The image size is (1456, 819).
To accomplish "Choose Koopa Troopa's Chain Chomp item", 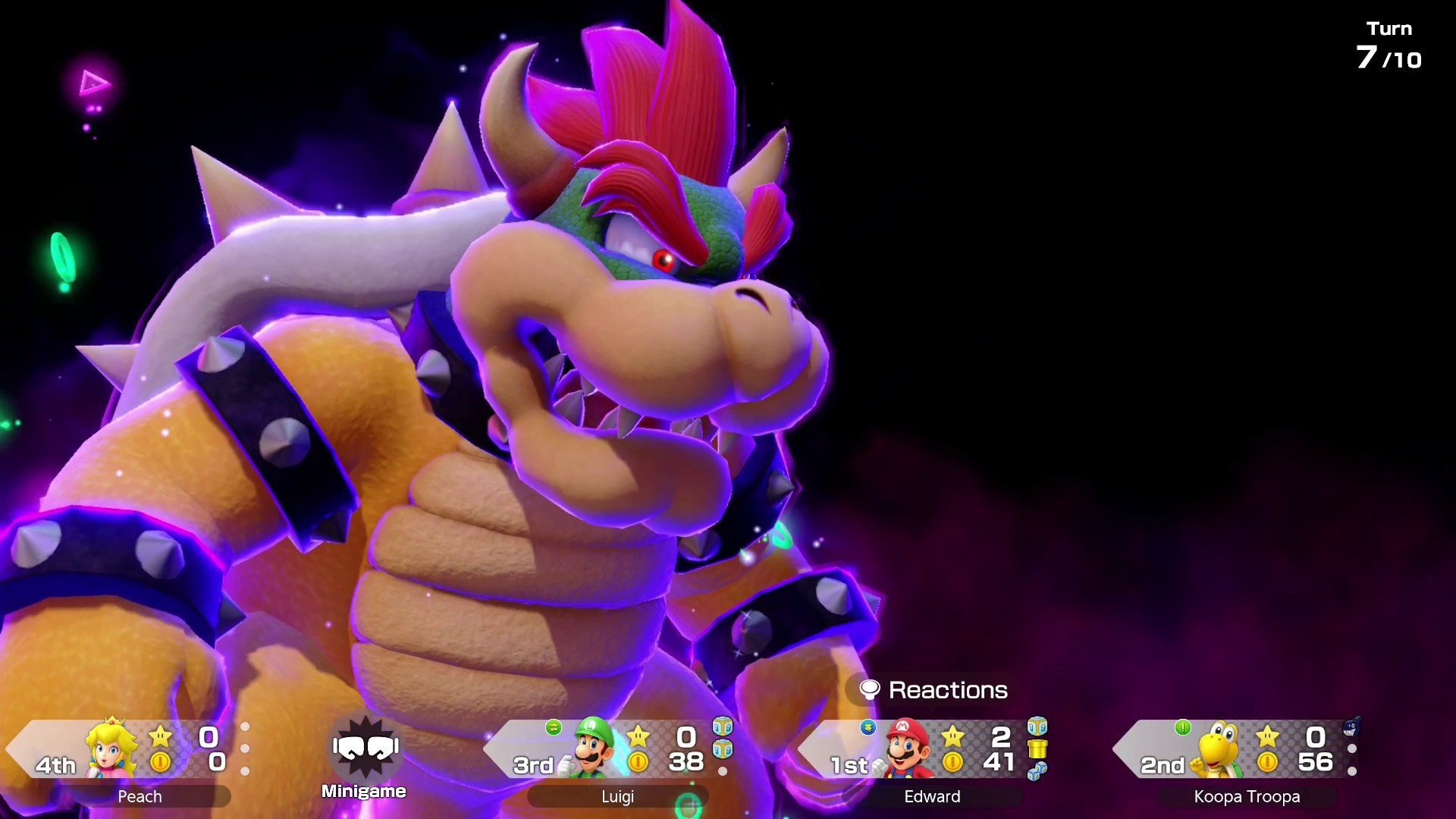I will (1351, 728).
